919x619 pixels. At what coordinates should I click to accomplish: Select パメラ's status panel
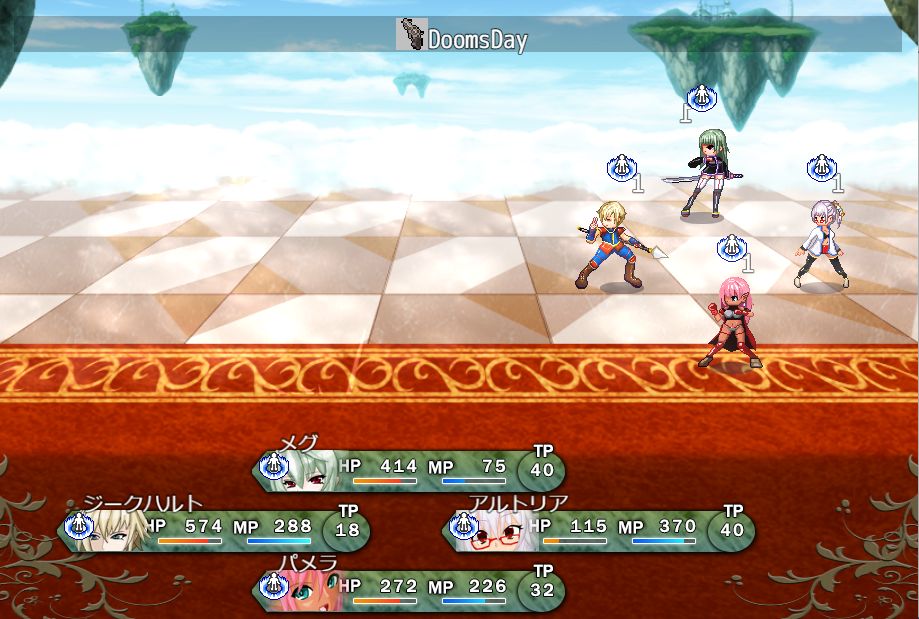408,590
